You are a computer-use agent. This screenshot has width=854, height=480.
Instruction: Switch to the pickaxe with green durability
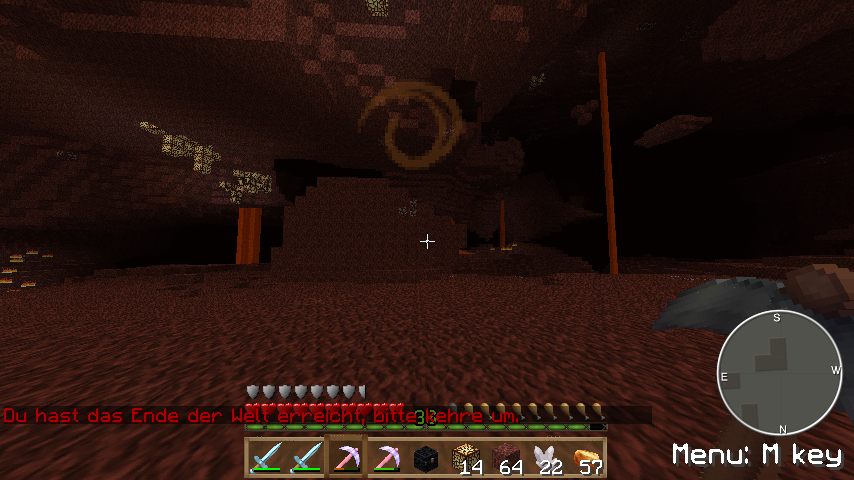(385, 458)
